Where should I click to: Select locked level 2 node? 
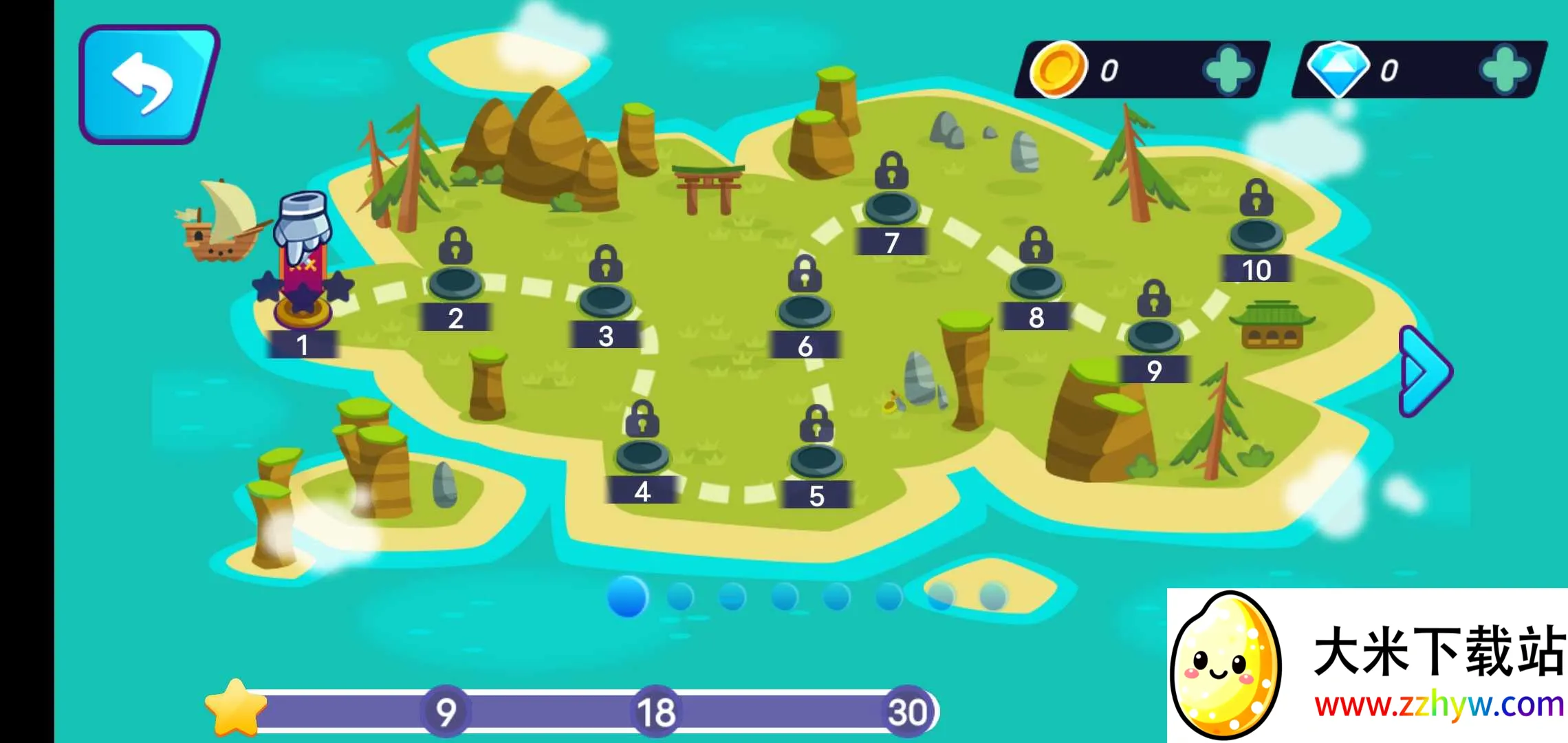point(455,282)
